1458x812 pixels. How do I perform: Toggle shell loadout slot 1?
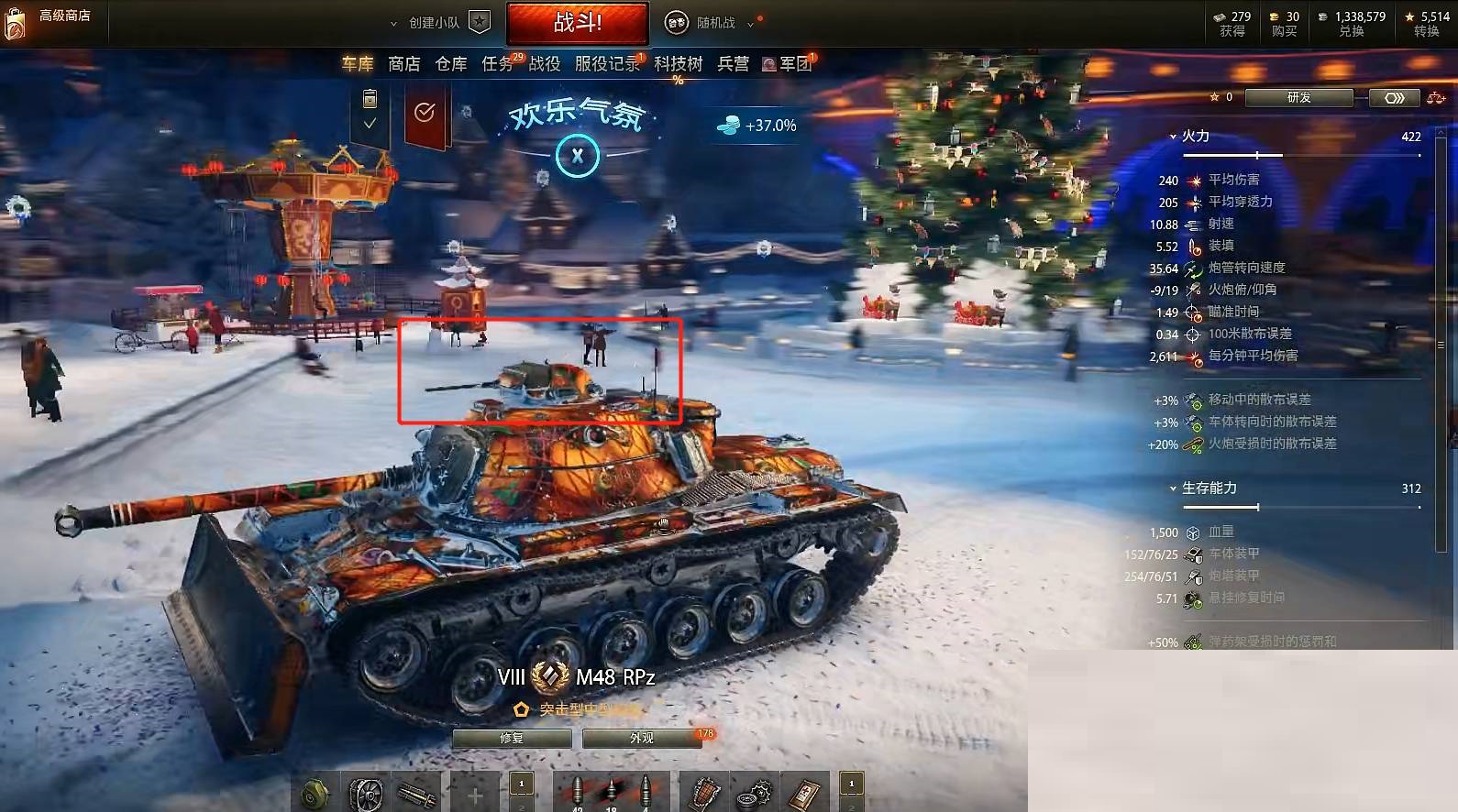(520, 784)
